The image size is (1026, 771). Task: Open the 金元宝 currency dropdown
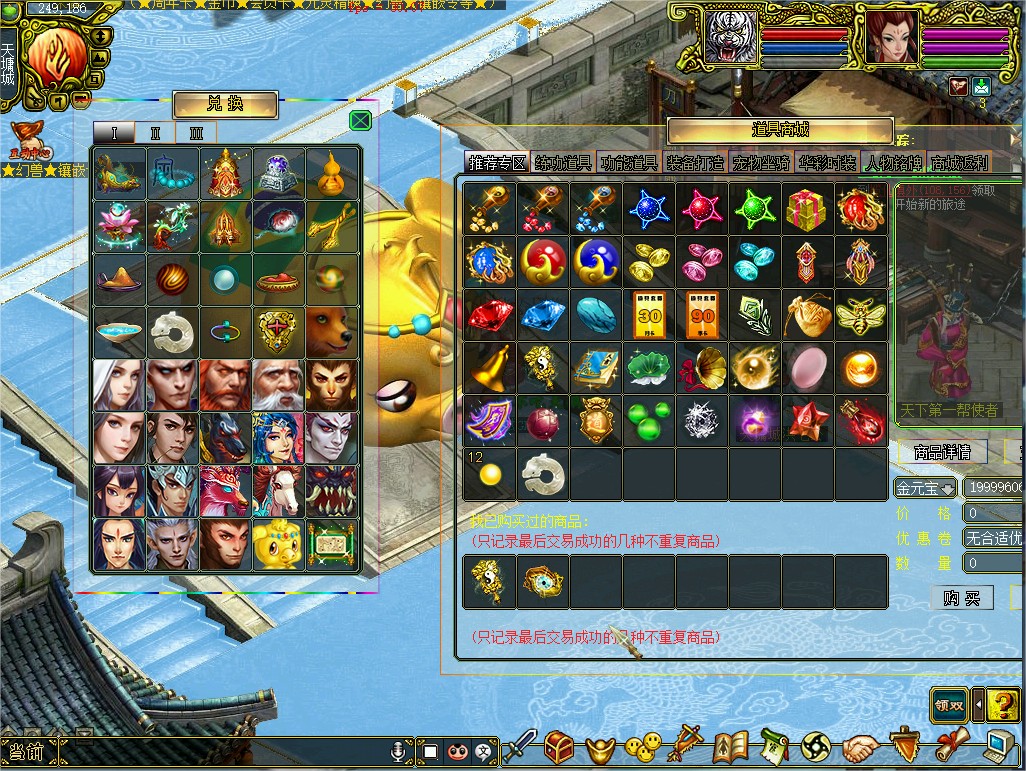pyautogui.click(x=925, y=489)
